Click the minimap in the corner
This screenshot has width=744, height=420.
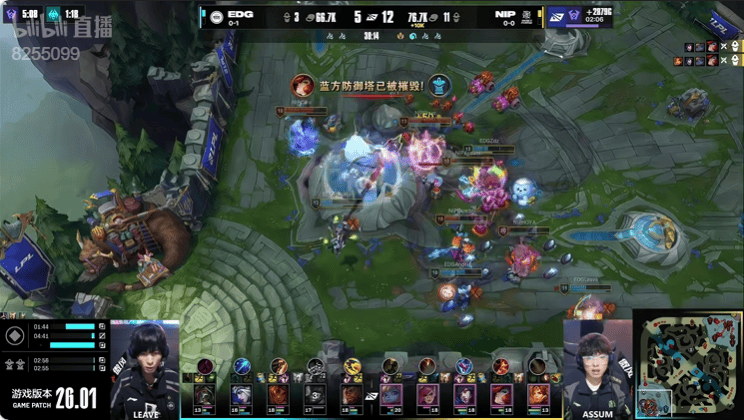[x=689, y=364]
